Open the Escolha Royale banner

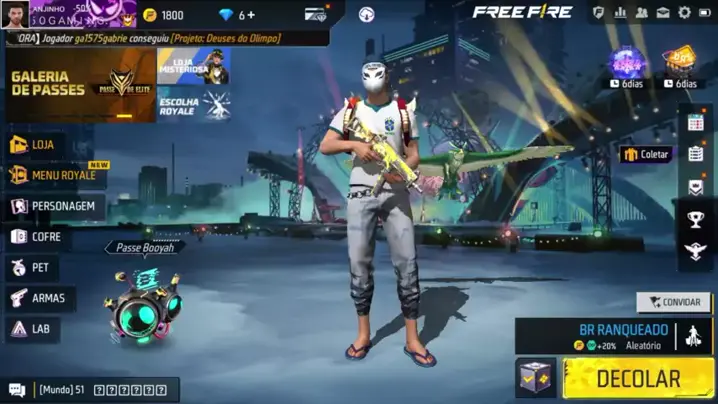click(x=194, y=105)
